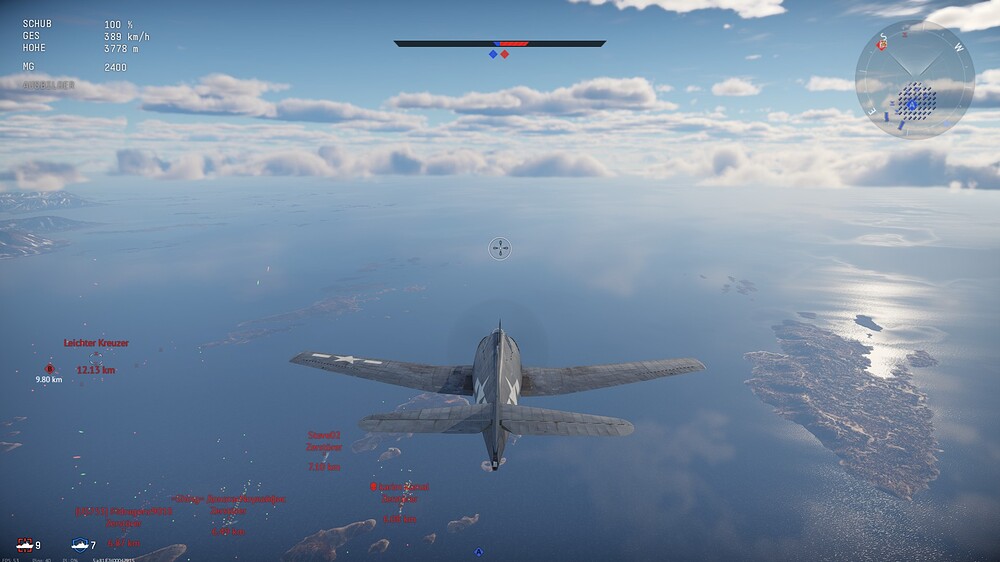
Task: Target the Leichter Kreuzer enemy marker
Action: [96, 354]
